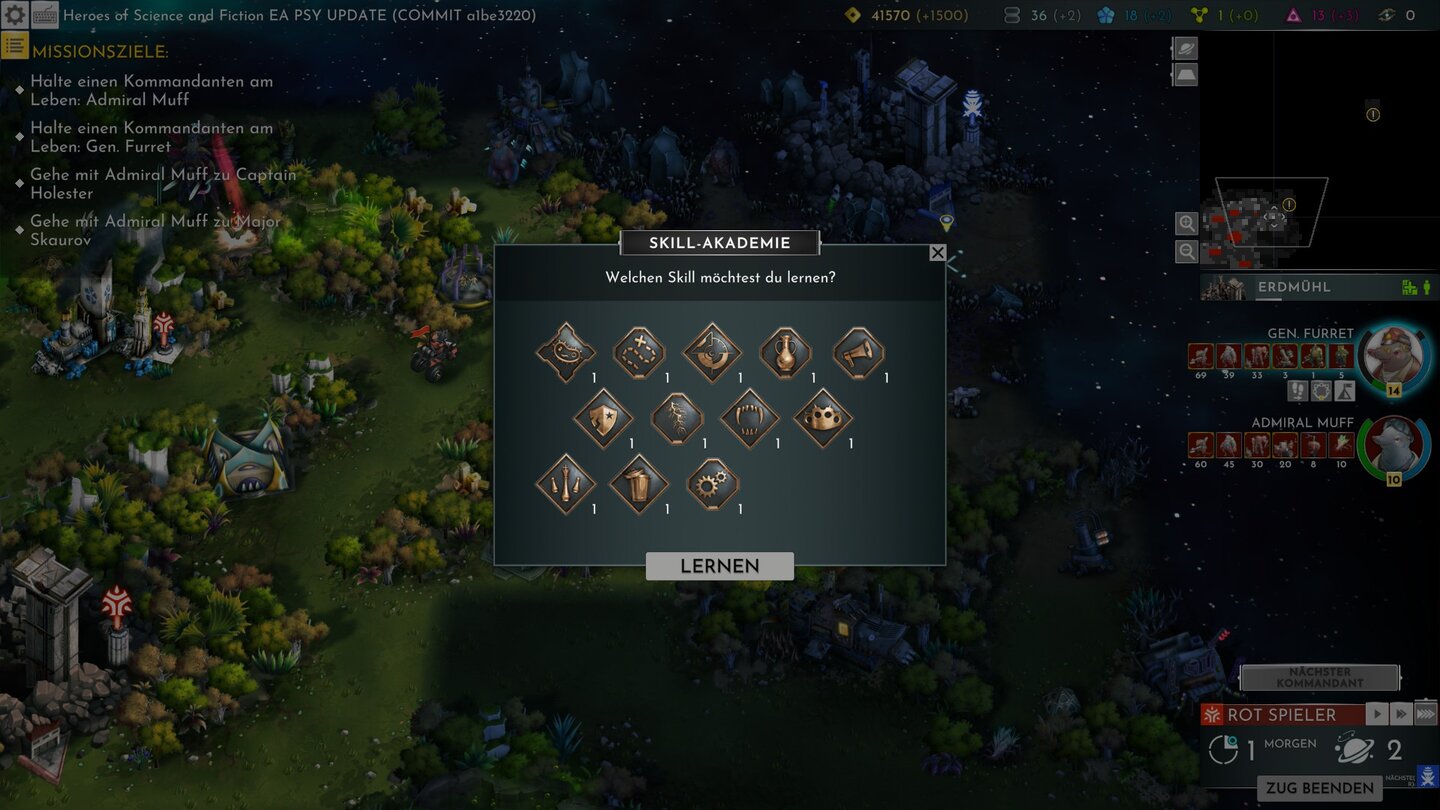Select the spiked knuckle duster skill
The height and width of the screenshot is (810, 1440).
[823, 418]
